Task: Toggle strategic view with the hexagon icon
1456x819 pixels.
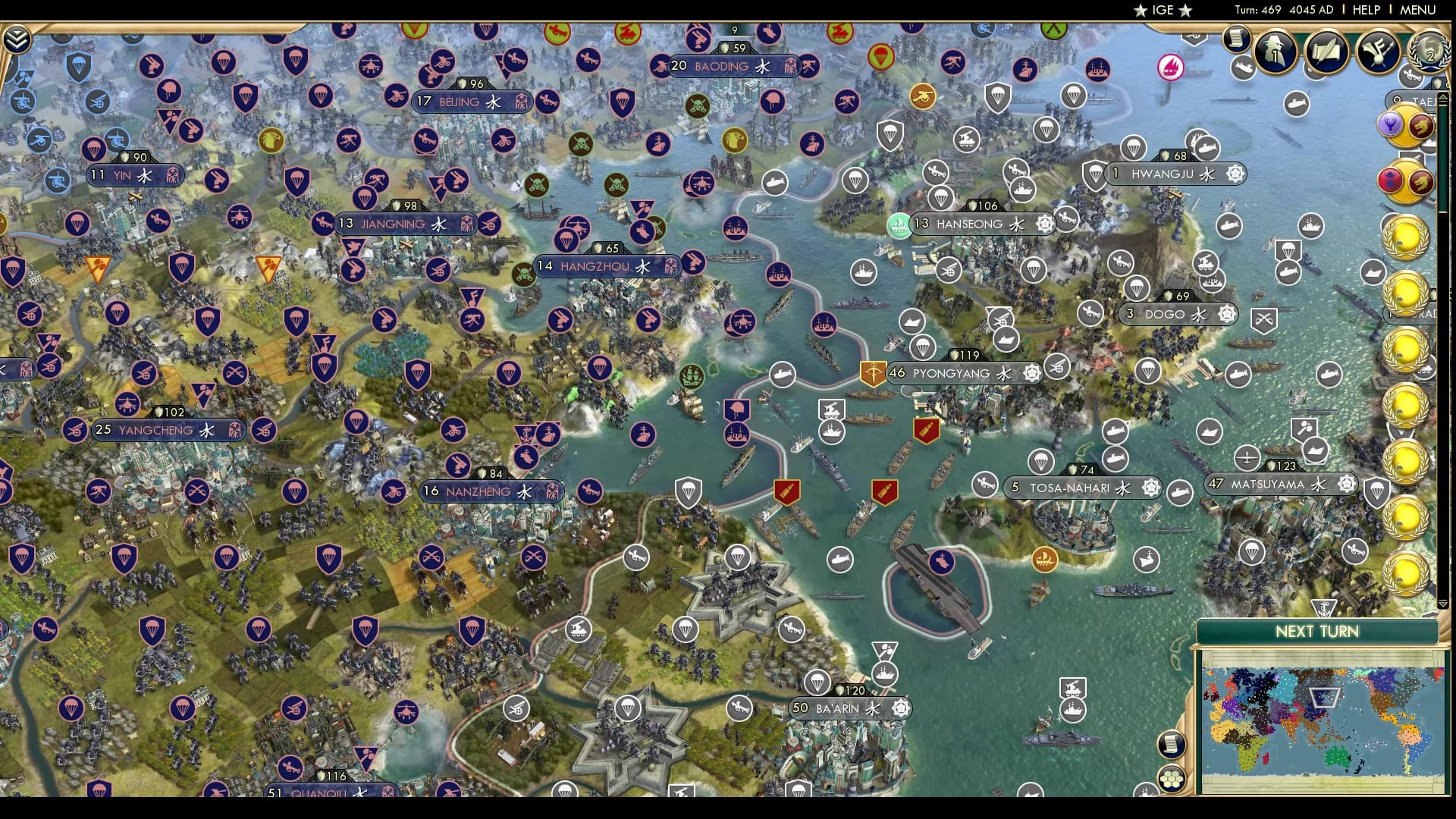Action: pyautogui.click(x=1172, y=779)
